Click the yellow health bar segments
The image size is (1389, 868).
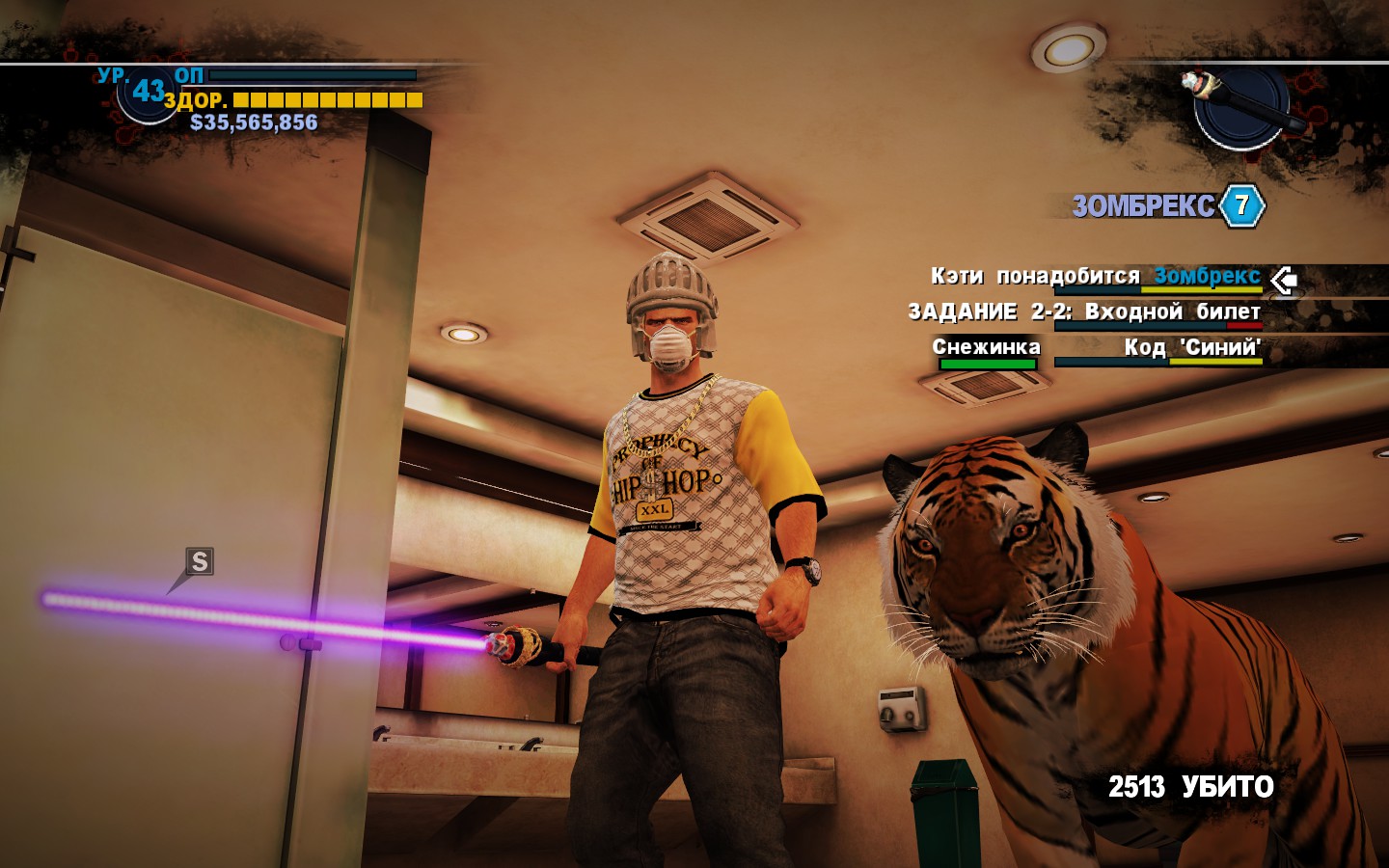coord(328,97)
